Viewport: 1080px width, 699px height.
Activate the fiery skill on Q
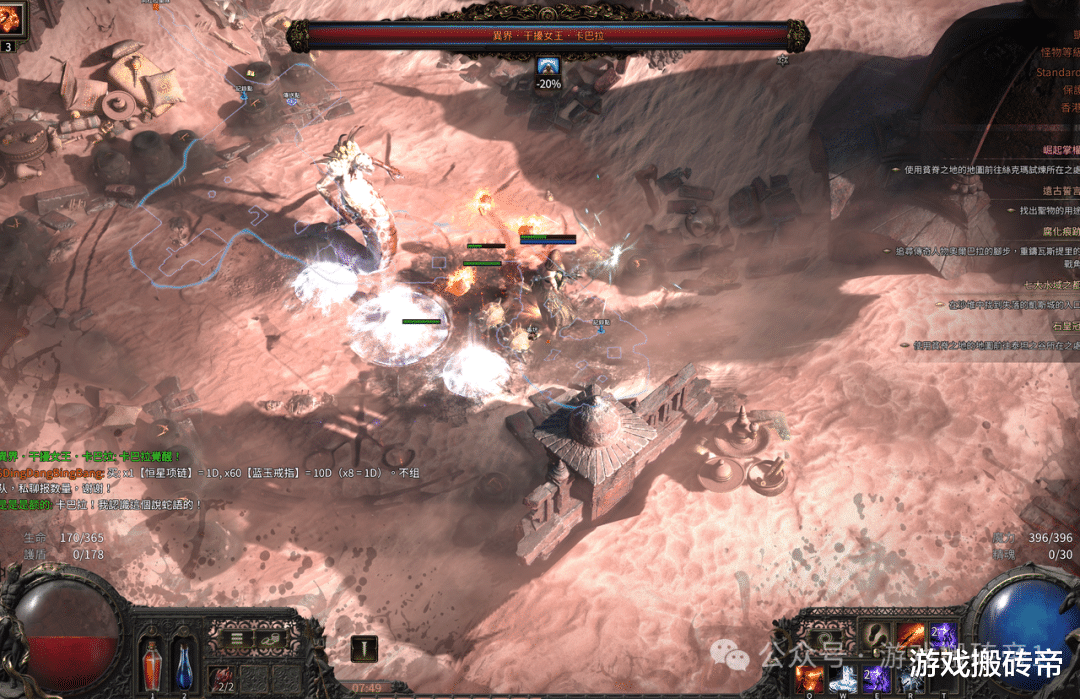[808, 677]
